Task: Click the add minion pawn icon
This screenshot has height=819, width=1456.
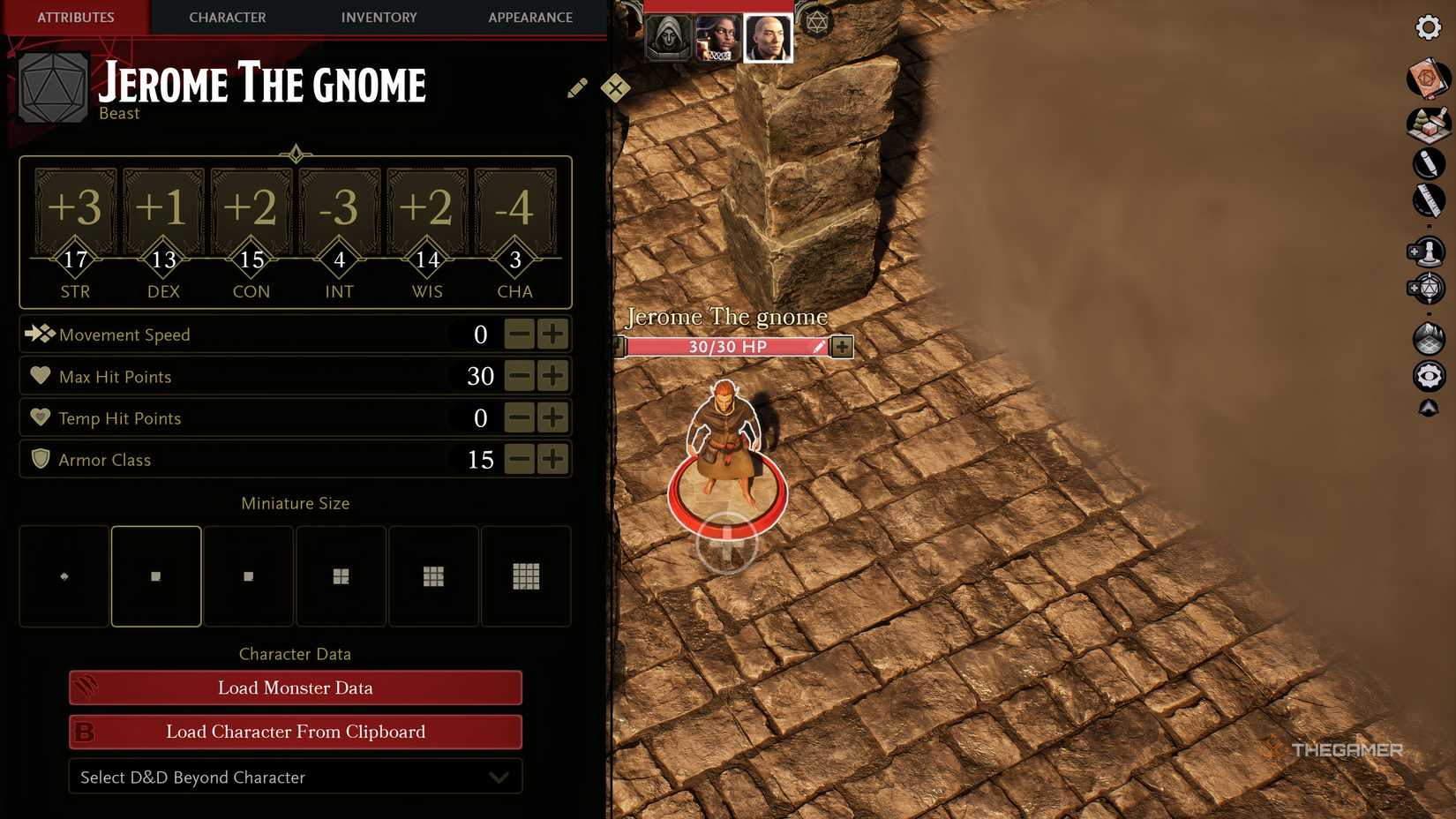Action: 1428,250
